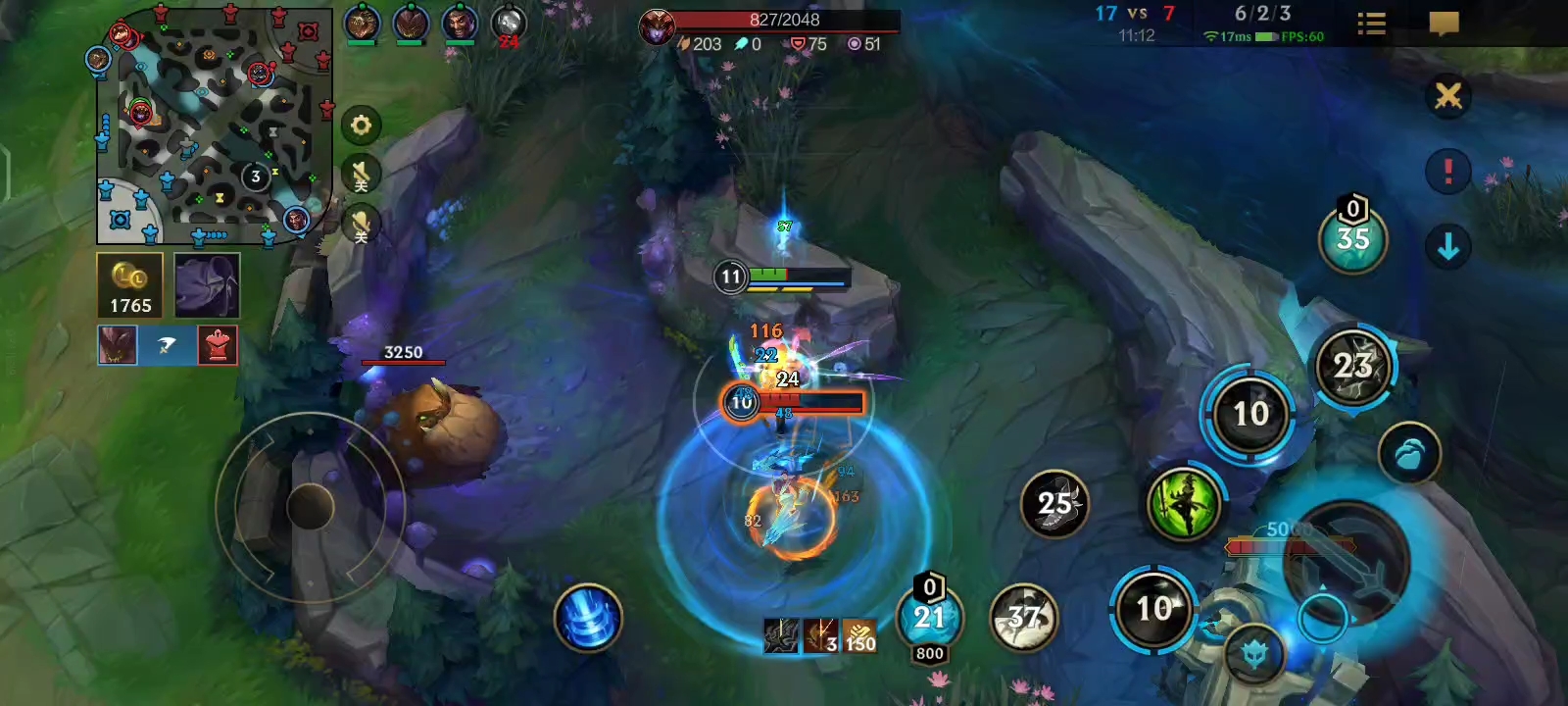Tap the turret target attack button
Screen dimensions: 1568x706
click(1255, 653)
